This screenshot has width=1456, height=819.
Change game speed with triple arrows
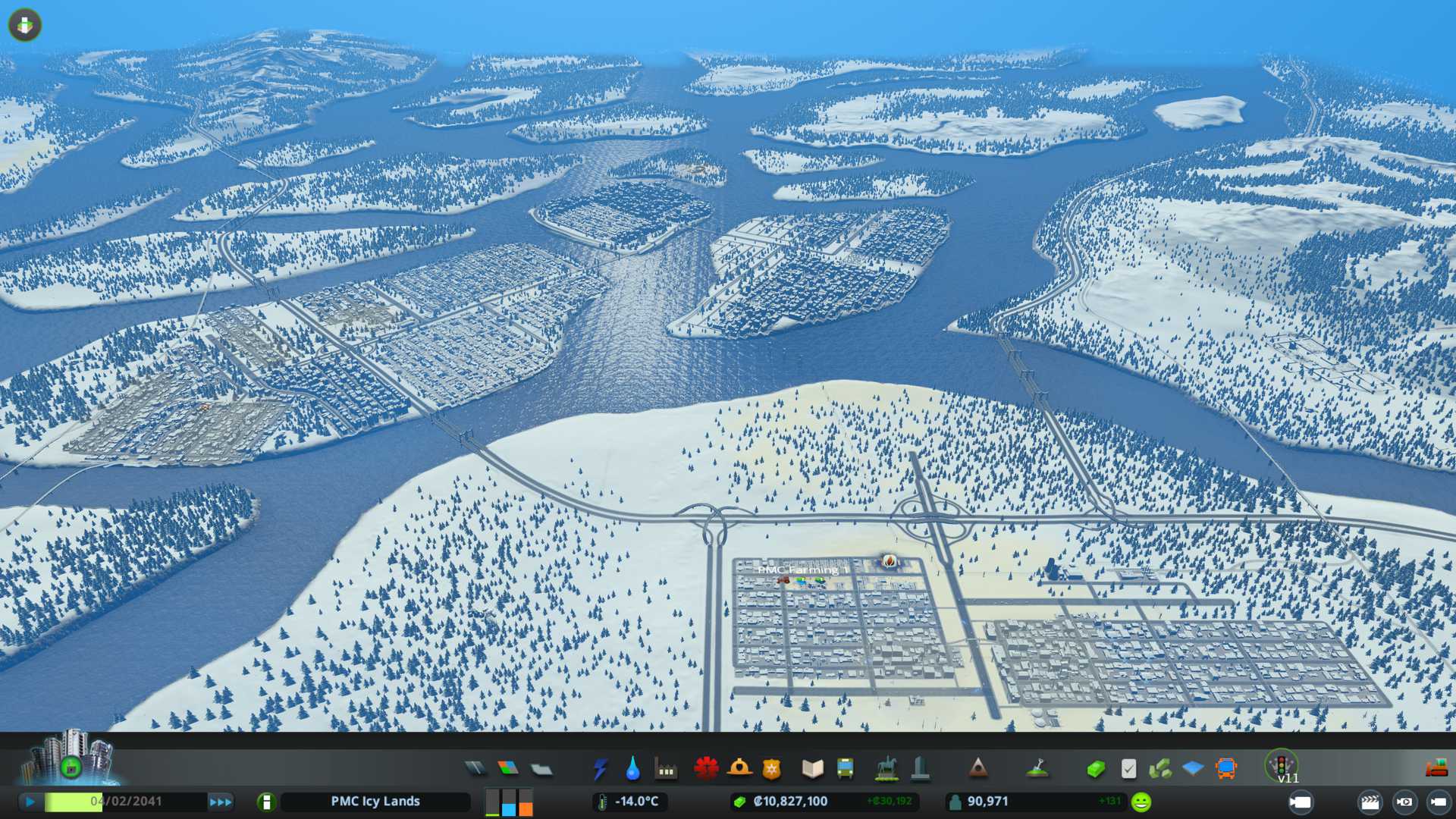click(221, 802)
